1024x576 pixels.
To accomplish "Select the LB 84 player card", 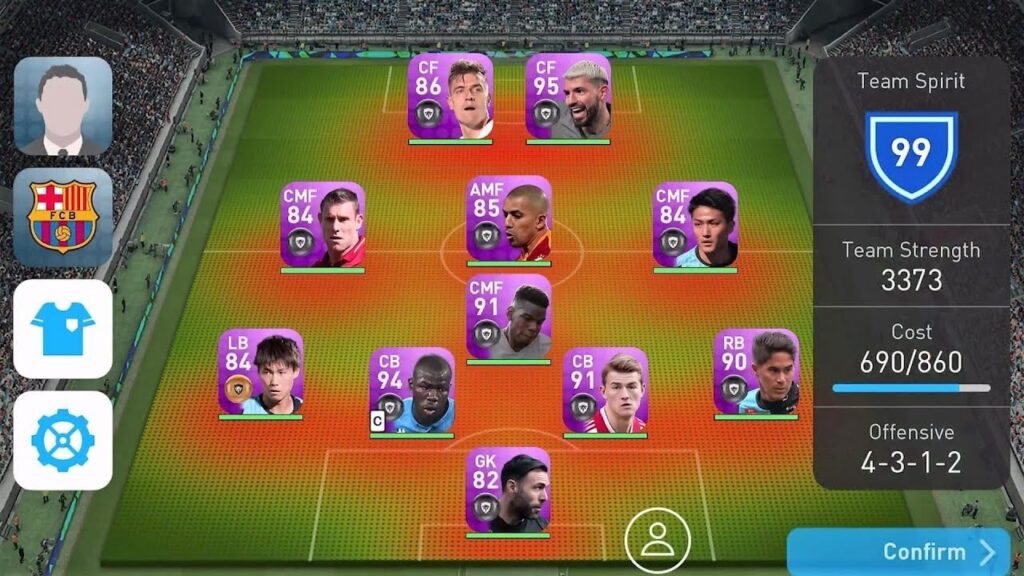I will pos(261,372).
